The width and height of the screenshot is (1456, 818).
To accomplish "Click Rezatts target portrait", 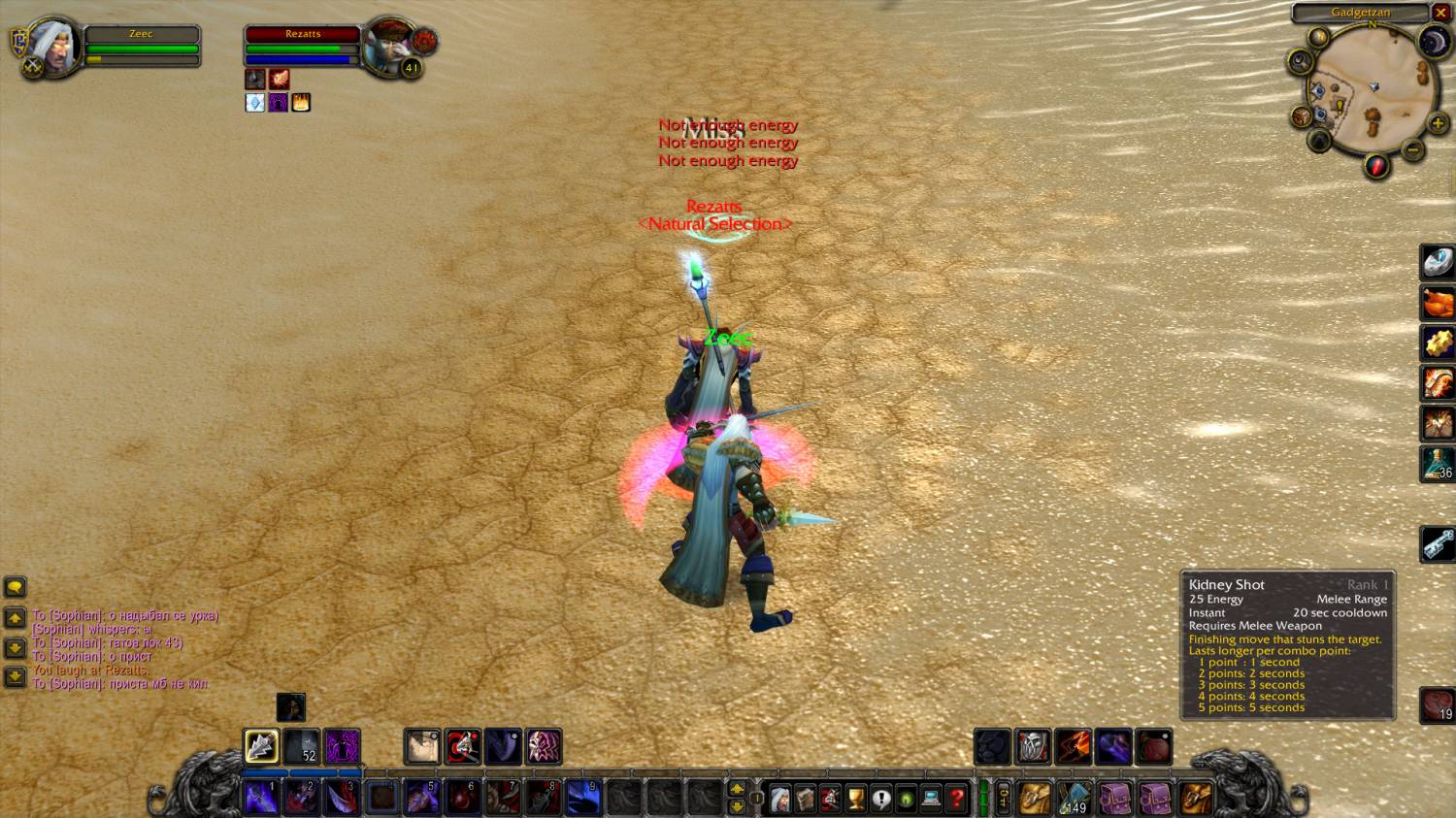I will 390,46.
